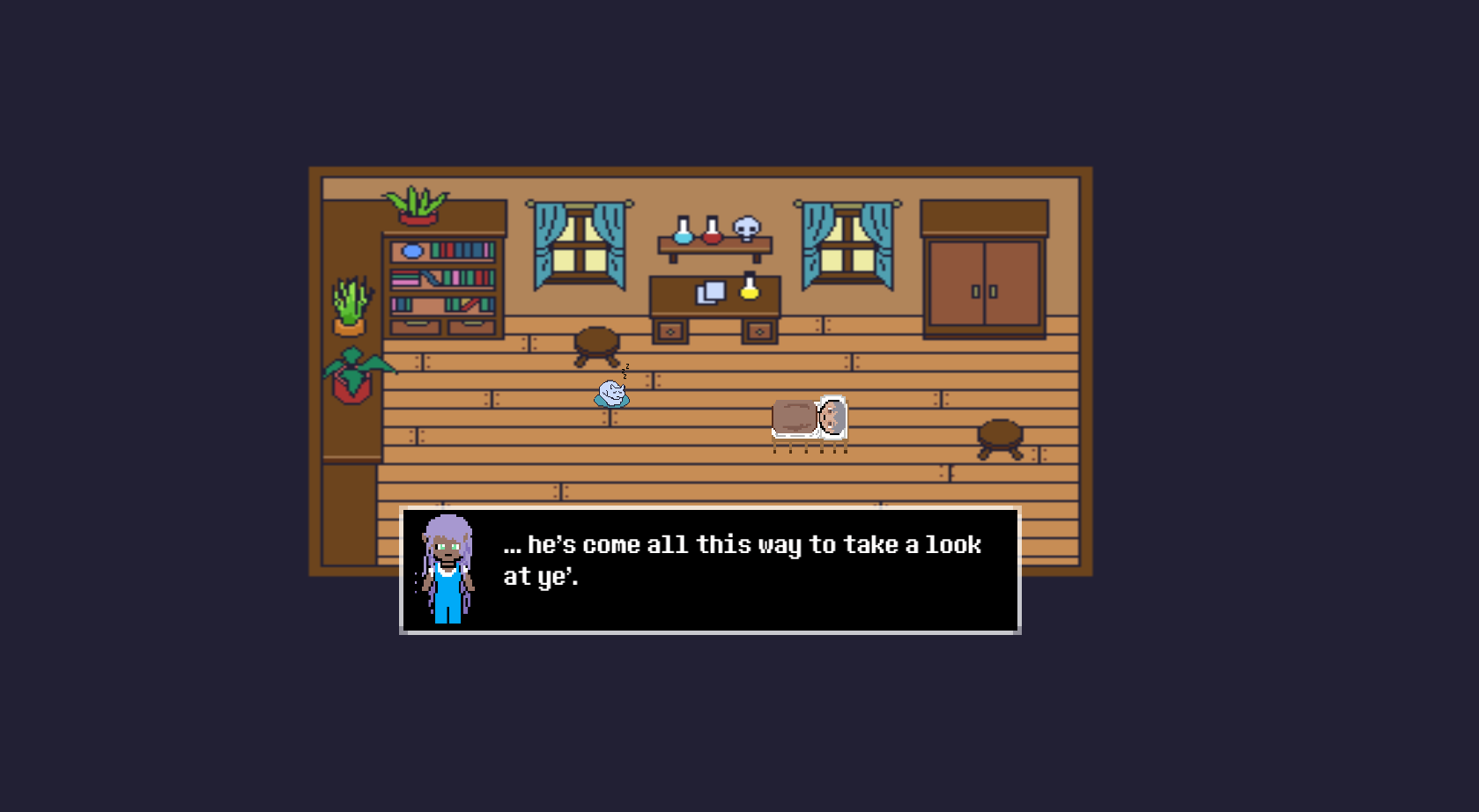Click the aloe plant atop the bookshelf
1479x812 pixels.
pyautogui.click(x=416, y=204)
